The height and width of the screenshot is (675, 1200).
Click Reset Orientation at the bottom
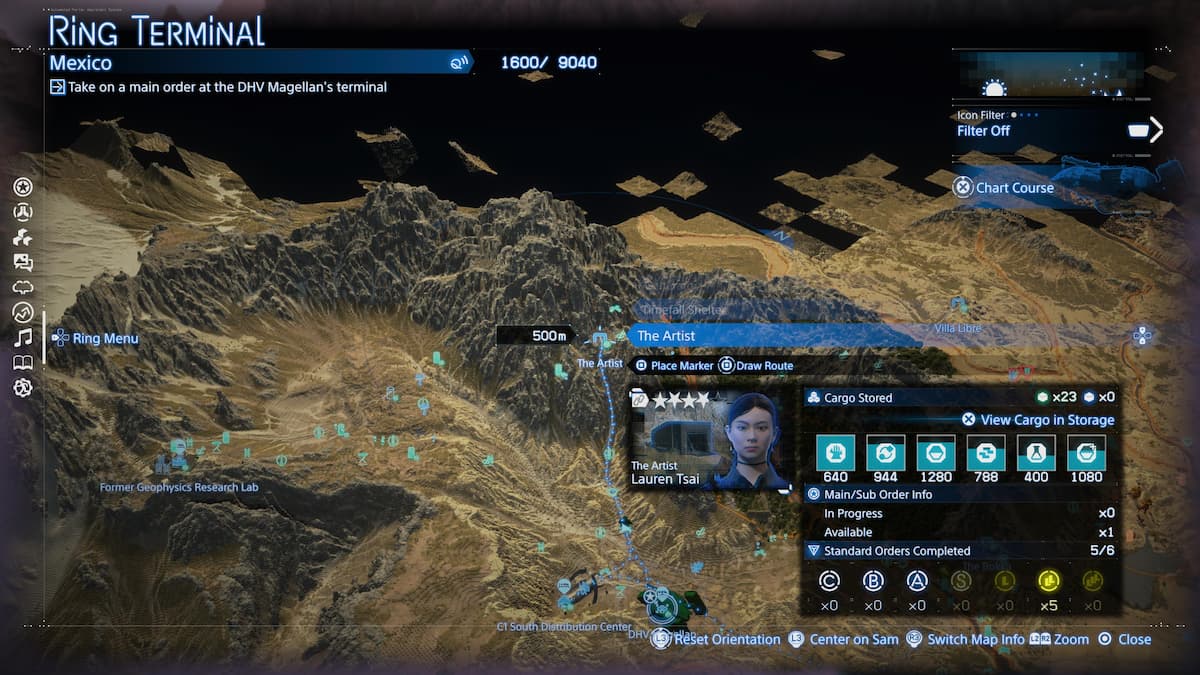(717, 639)
